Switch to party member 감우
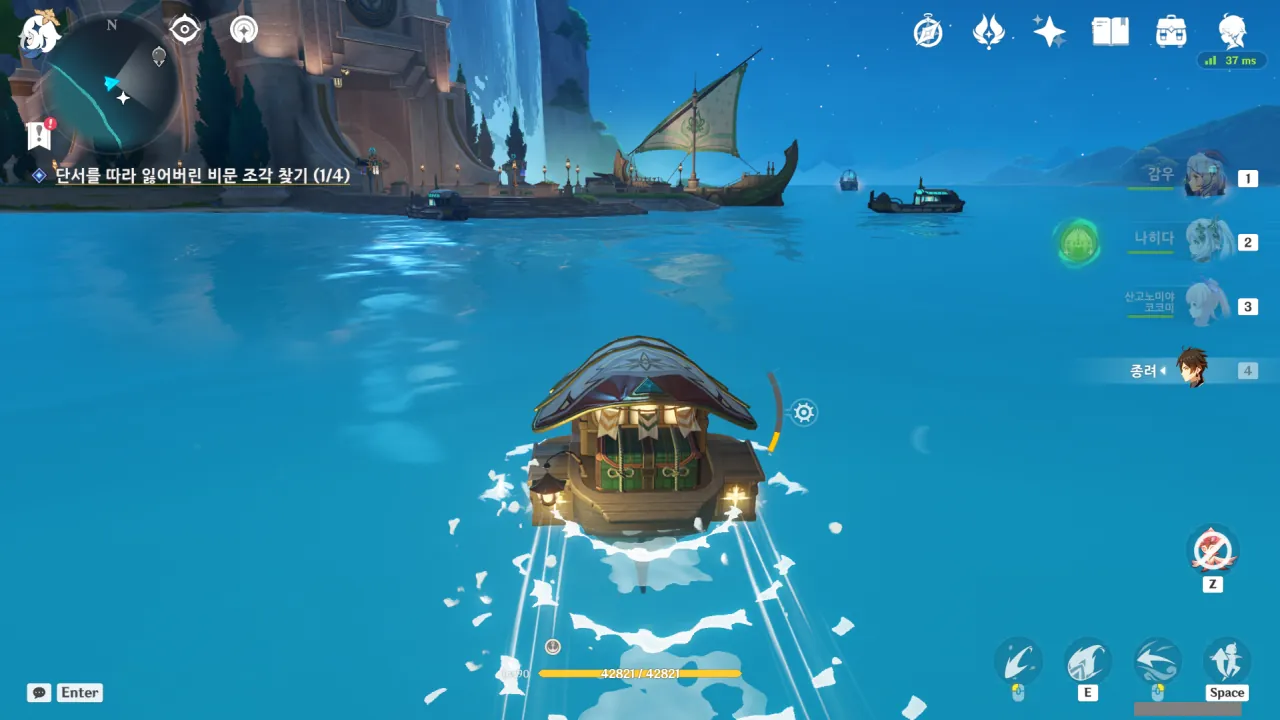 1203,178
